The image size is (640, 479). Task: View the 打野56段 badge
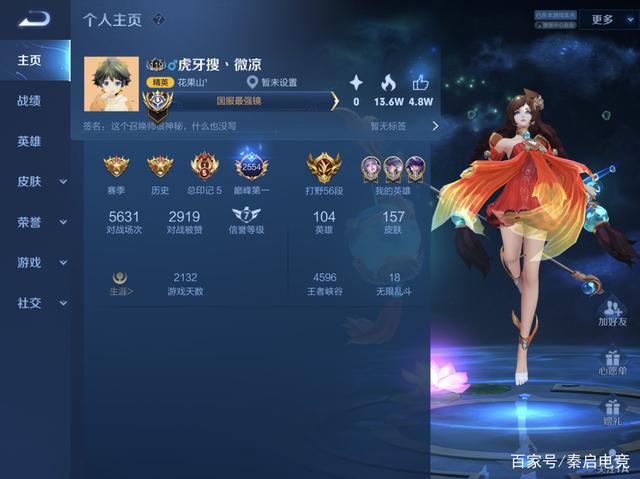pos(323,166)
